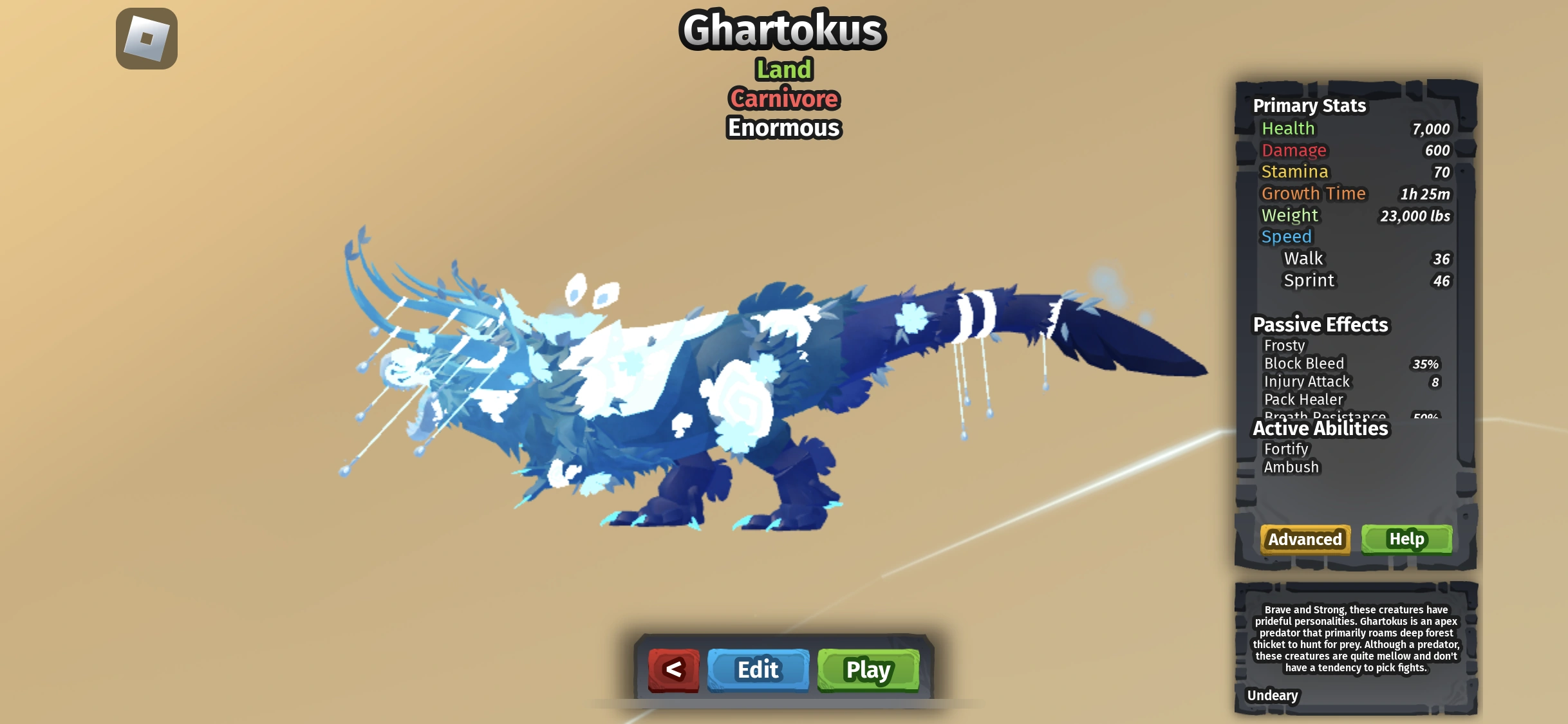This screenshot has width=1568, height=724.
Task: Click the Roblox logo icon
Action: 145,39
